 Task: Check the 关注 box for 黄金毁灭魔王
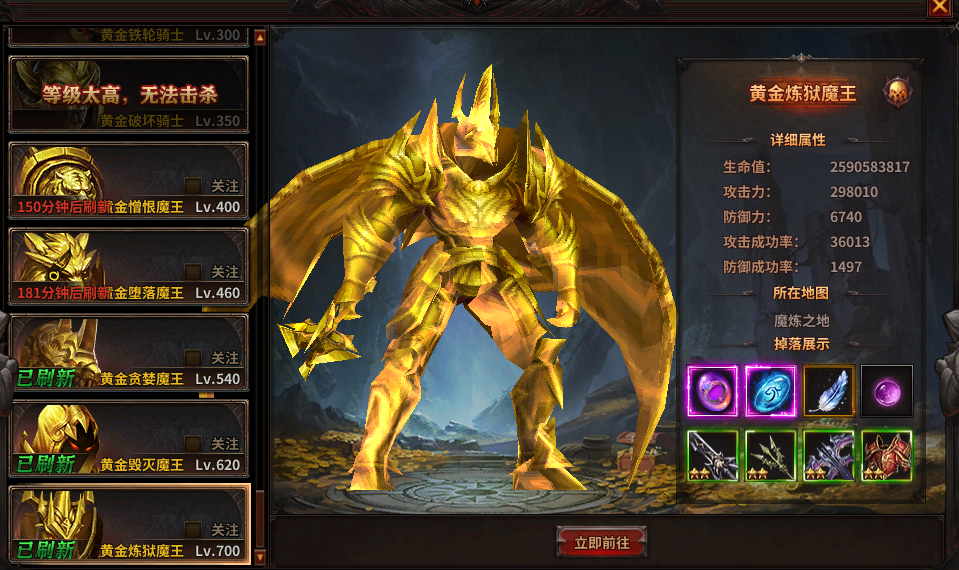[193, 443]
